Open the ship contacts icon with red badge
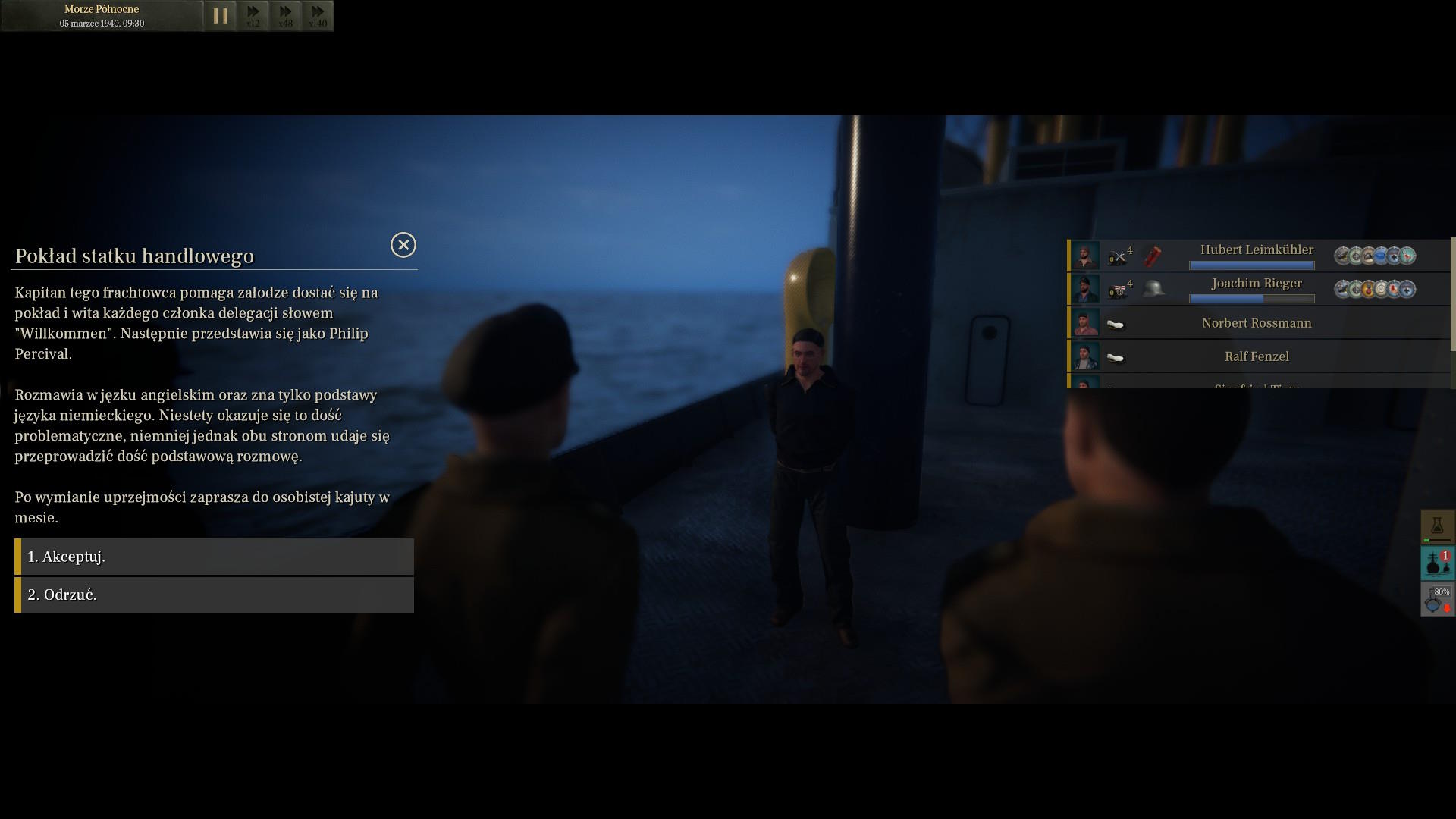This screenshot has height=819, width=1456. click(1437, 563)
